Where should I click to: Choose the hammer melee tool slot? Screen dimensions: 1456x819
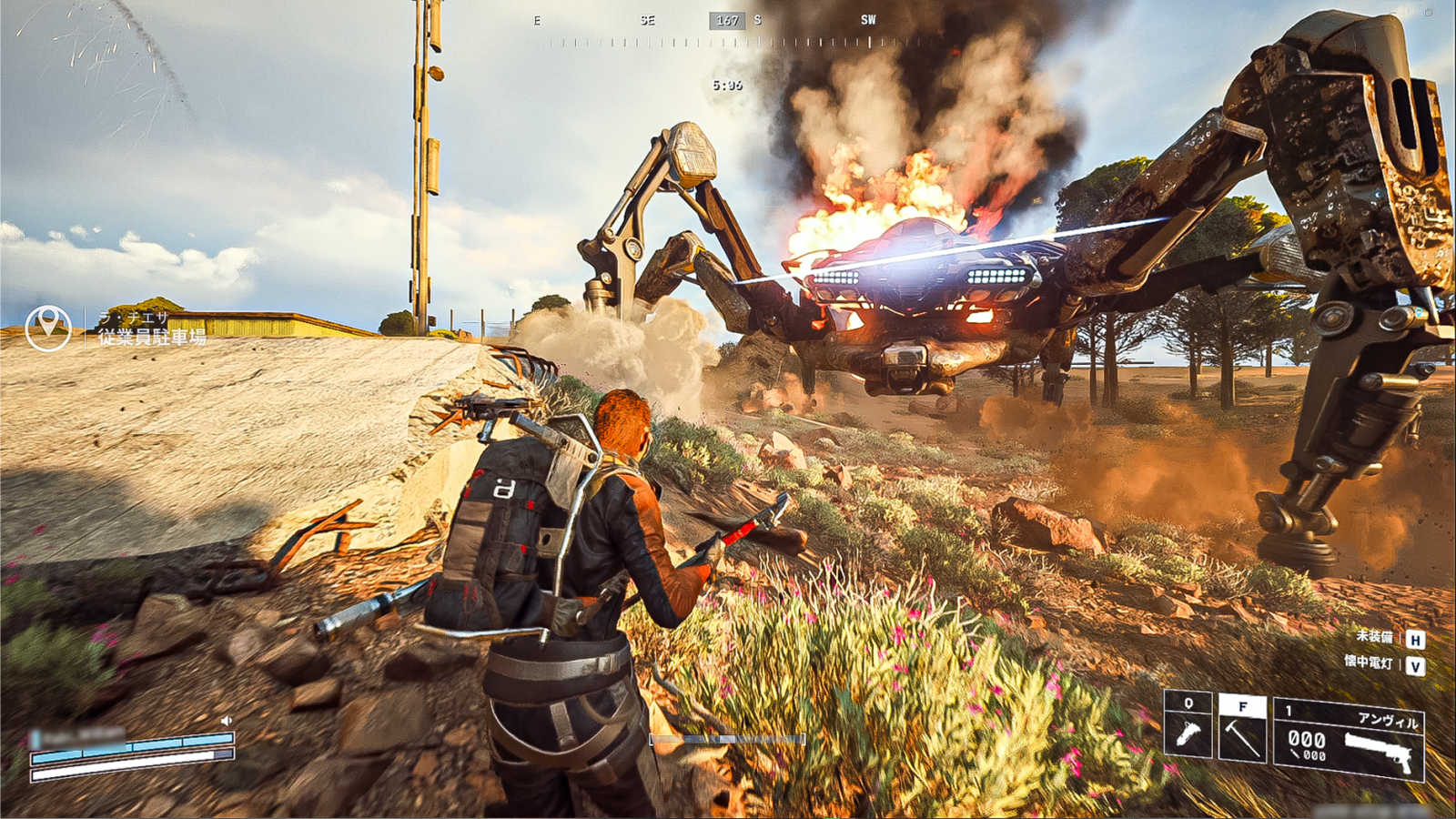coord(1242,728)
